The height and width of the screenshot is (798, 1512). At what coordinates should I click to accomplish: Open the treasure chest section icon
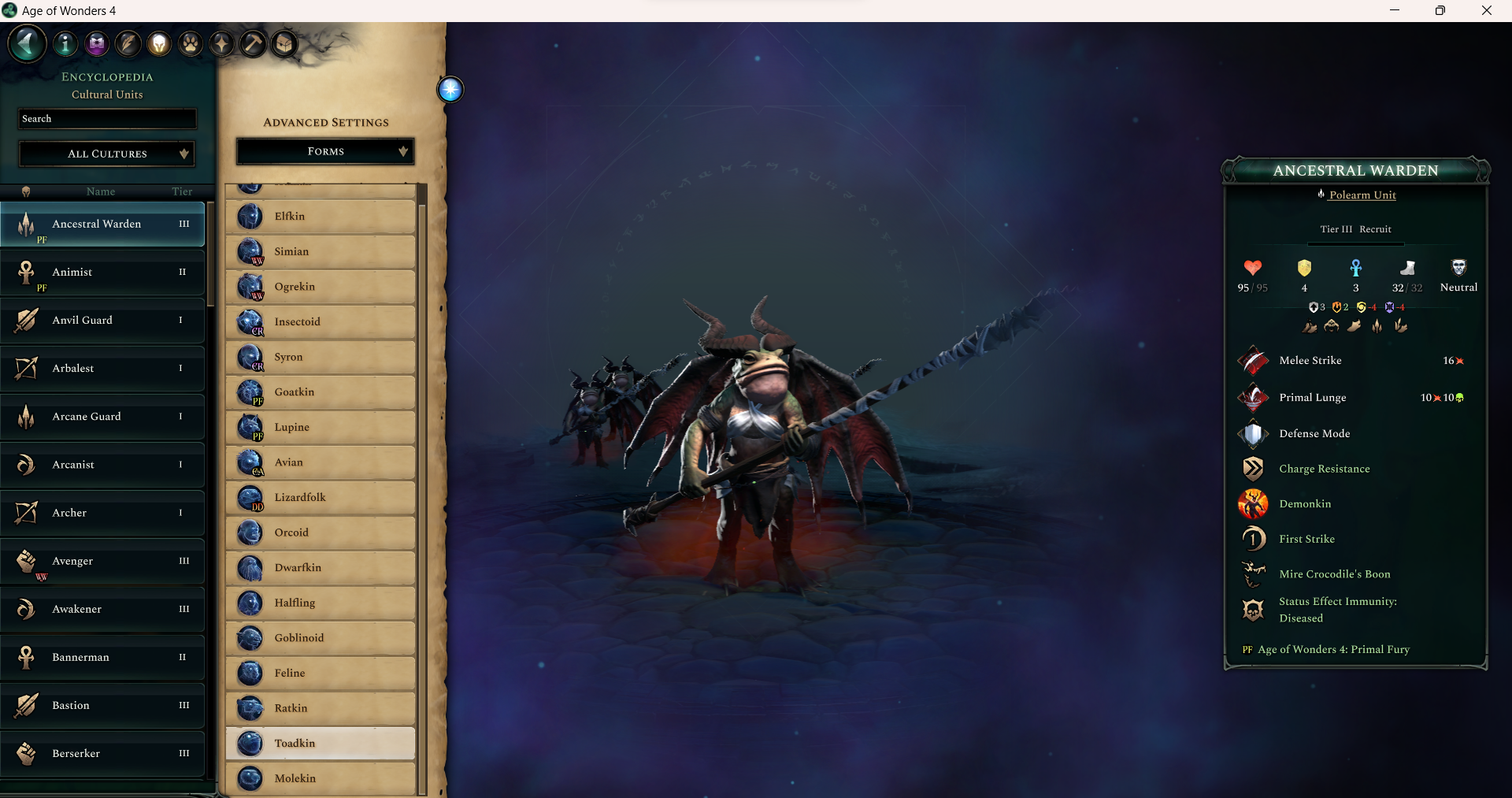[x=284, y=43]
